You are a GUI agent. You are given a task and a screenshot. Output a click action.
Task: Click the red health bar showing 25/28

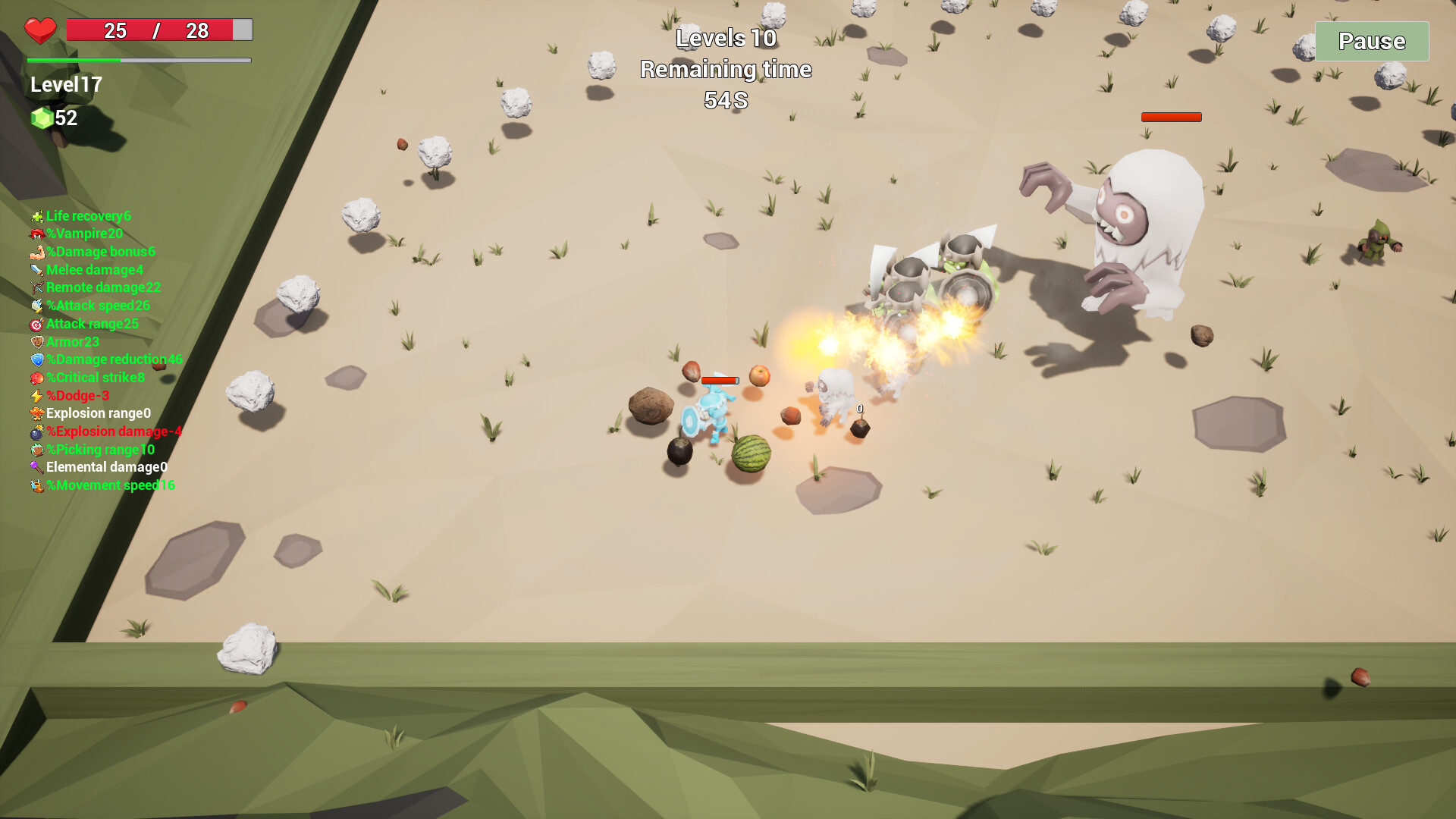(158, 31)
